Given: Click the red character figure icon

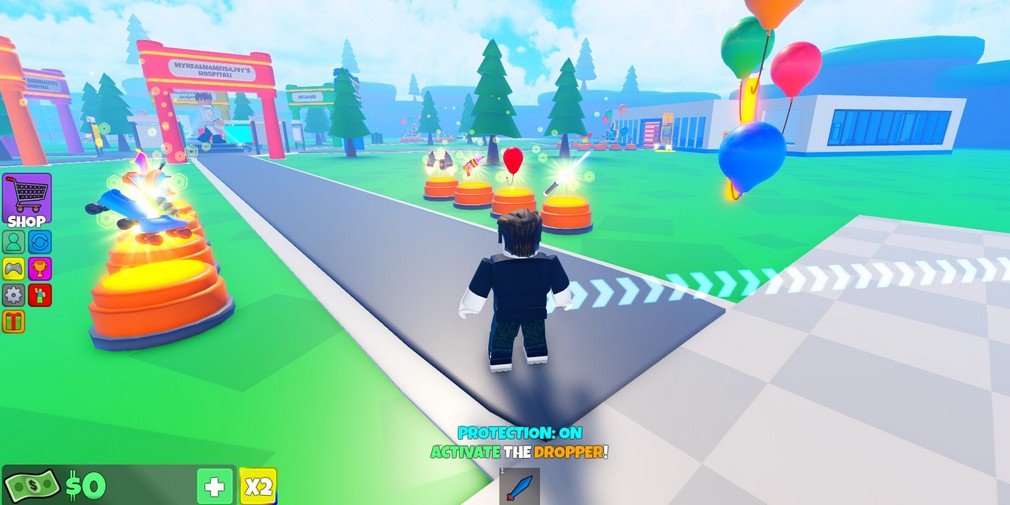Looking at the screenshot, I should (x=39, y=295).
